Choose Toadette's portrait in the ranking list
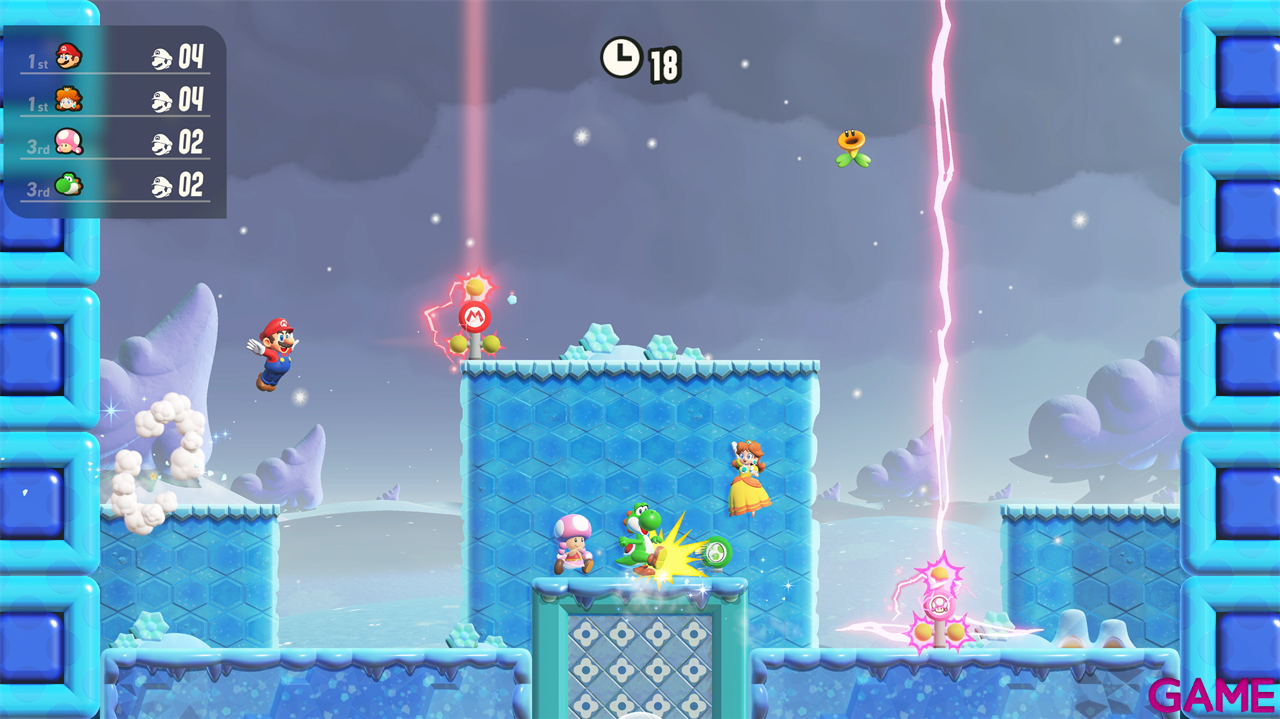This screenshot has width=1280, height=719. tap(68, 142)
